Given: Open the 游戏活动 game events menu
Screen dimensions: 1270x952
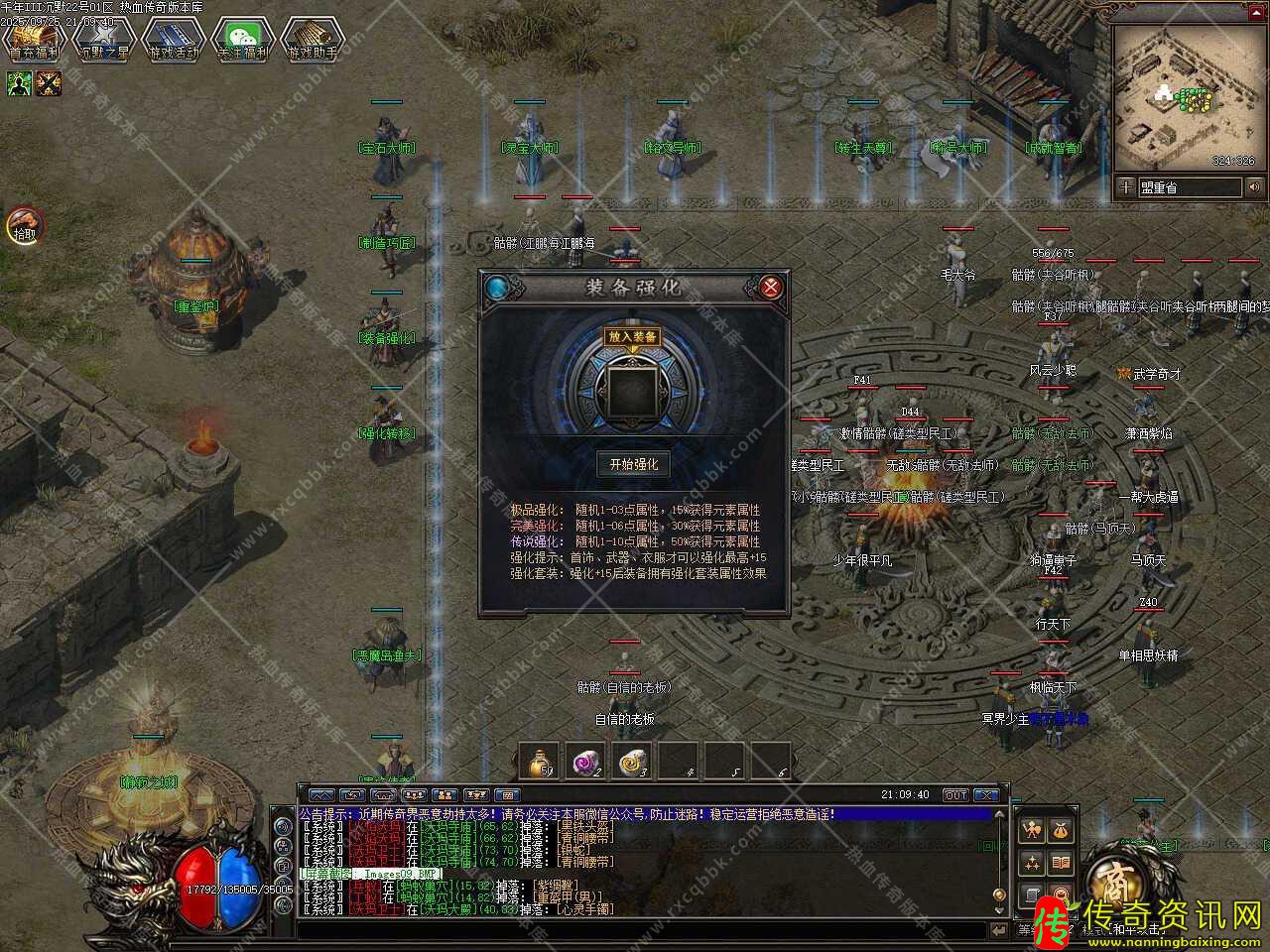Looking at the screenshot, I should click(174, 40).
